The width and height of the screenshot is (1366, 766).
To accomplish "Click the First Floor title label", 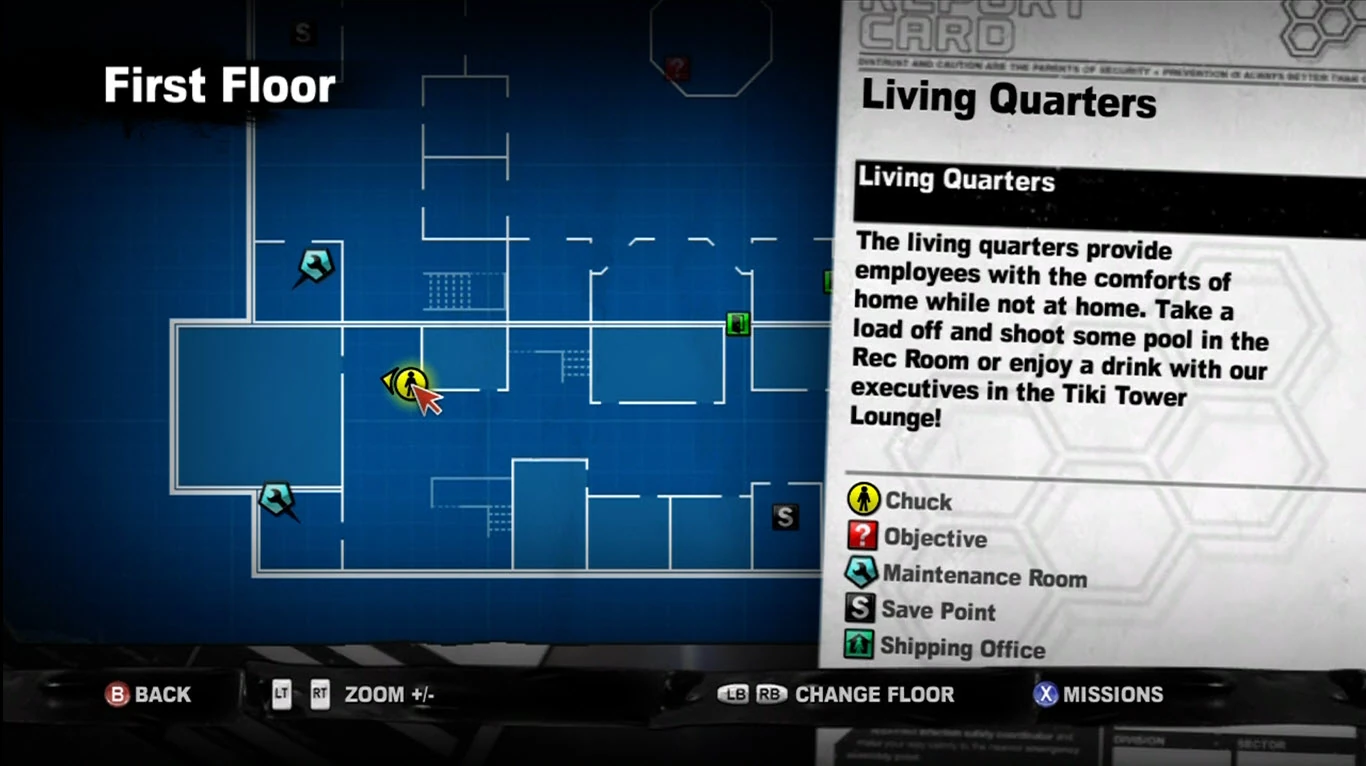I will pyautogui.click(x=219, y=86).
